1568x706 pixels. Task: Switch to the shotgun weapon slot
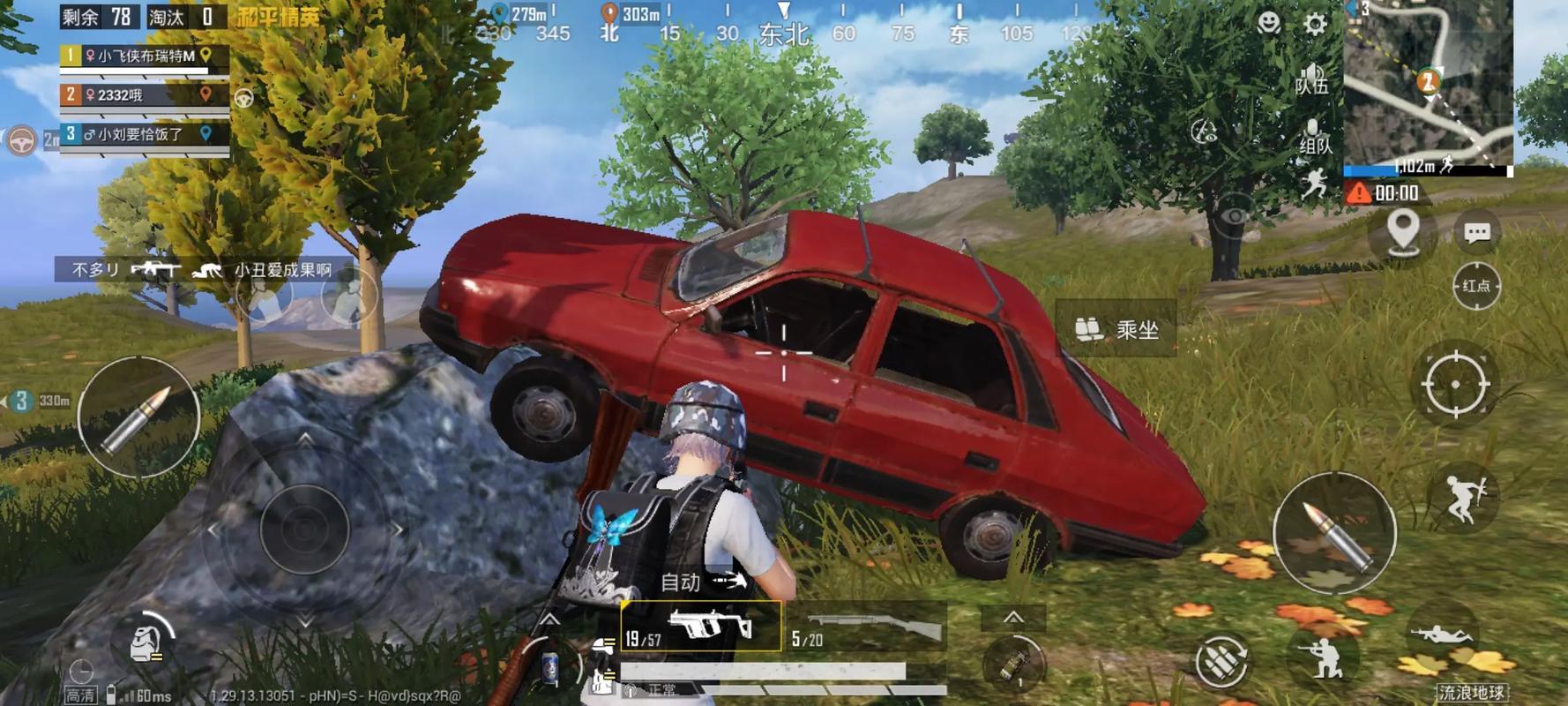[865, 628]
